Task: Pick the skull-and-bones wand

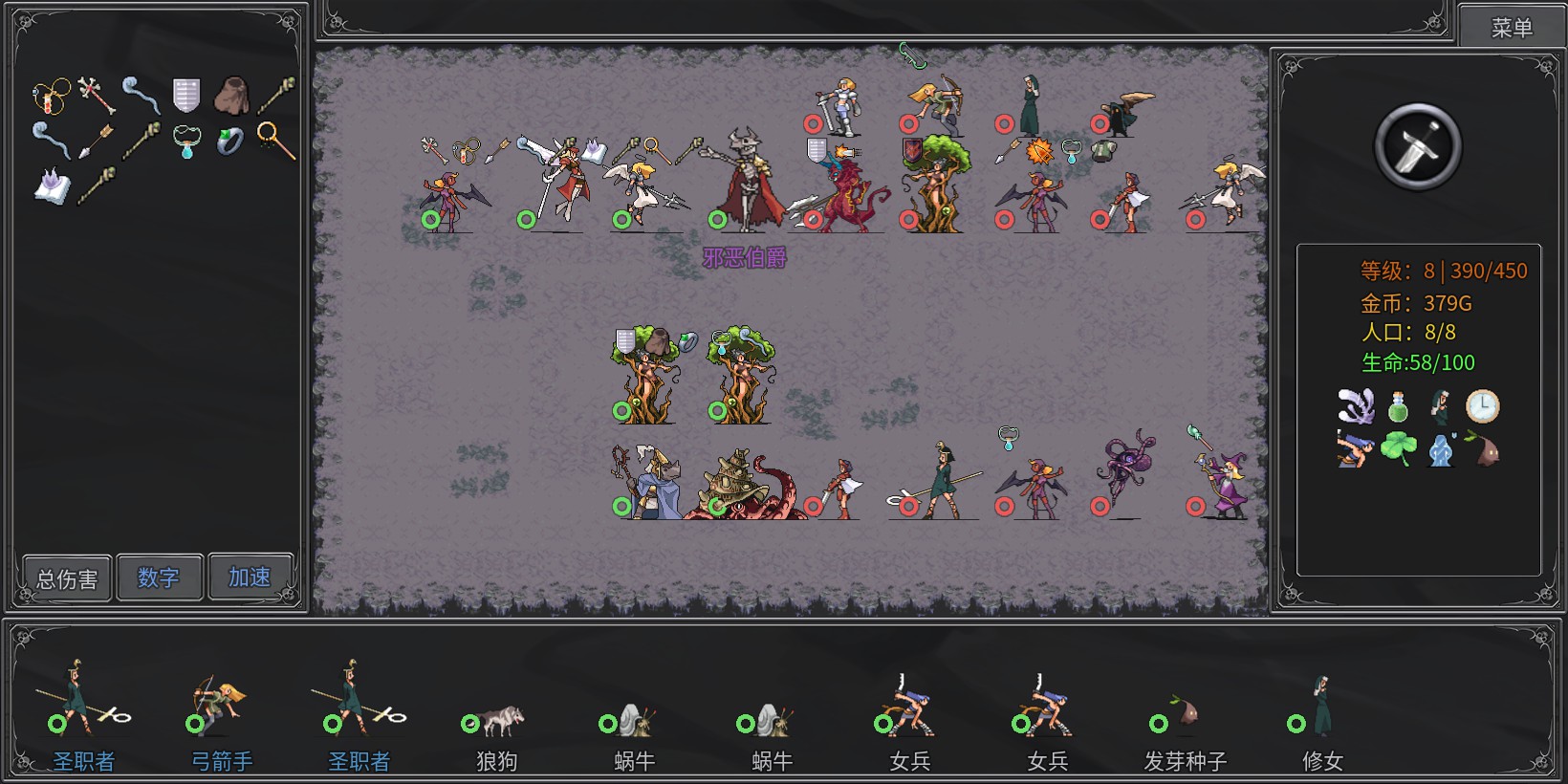Action: coord(96,94)
